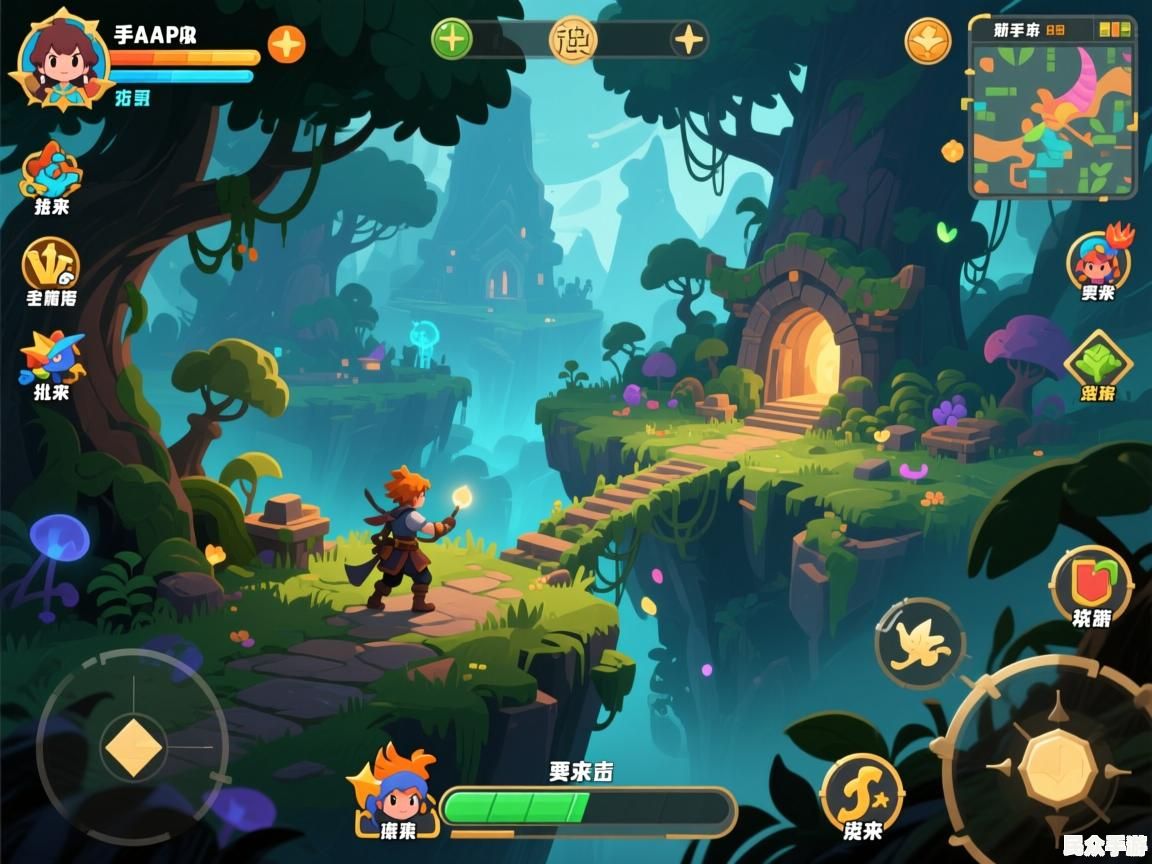The image size is (1152, 864).
Task: Open the blue and orange creature icon menu
Action: [50, 171]
